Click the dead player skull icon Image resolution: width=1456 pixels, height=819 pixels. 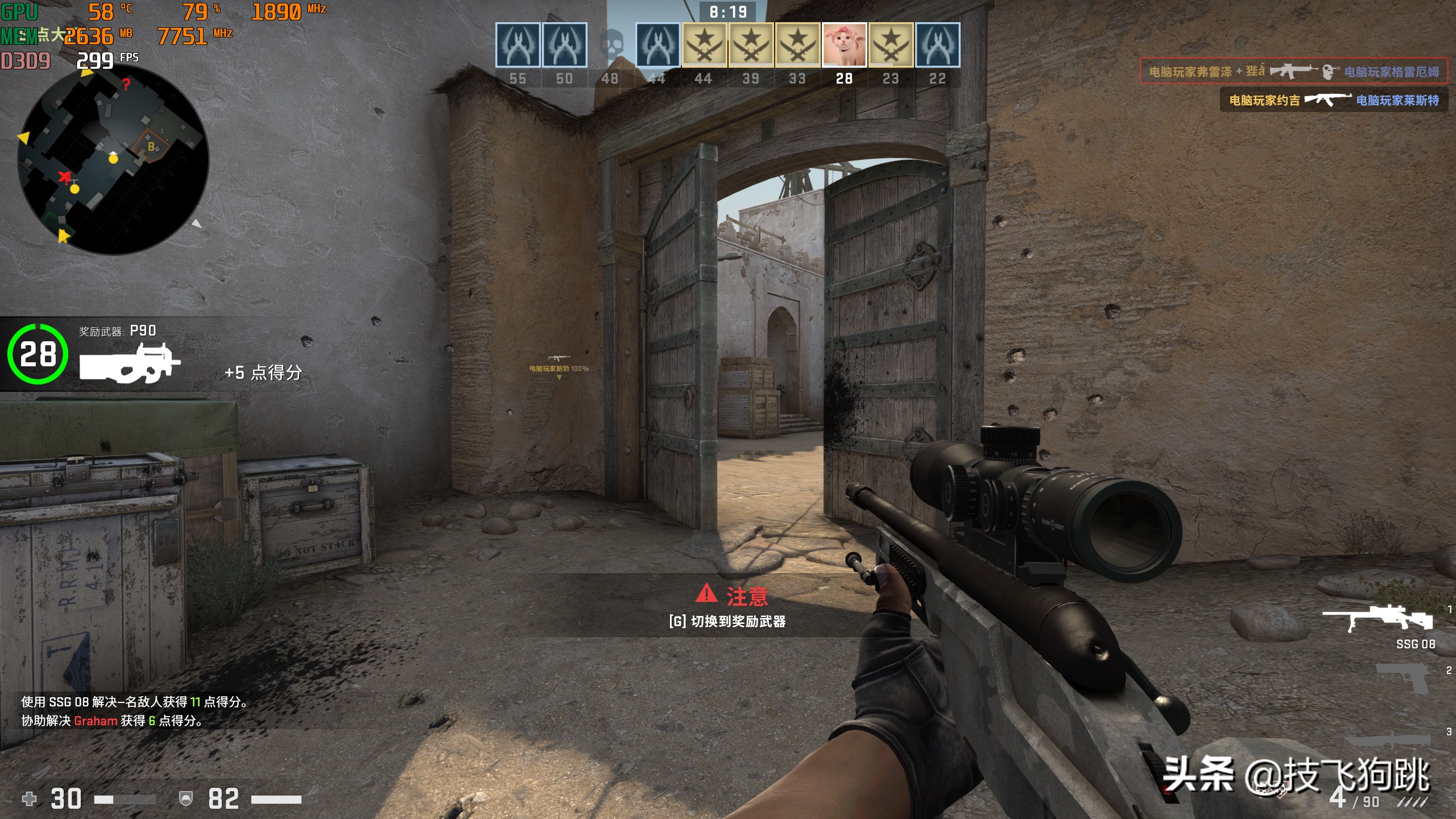(610, 45)
